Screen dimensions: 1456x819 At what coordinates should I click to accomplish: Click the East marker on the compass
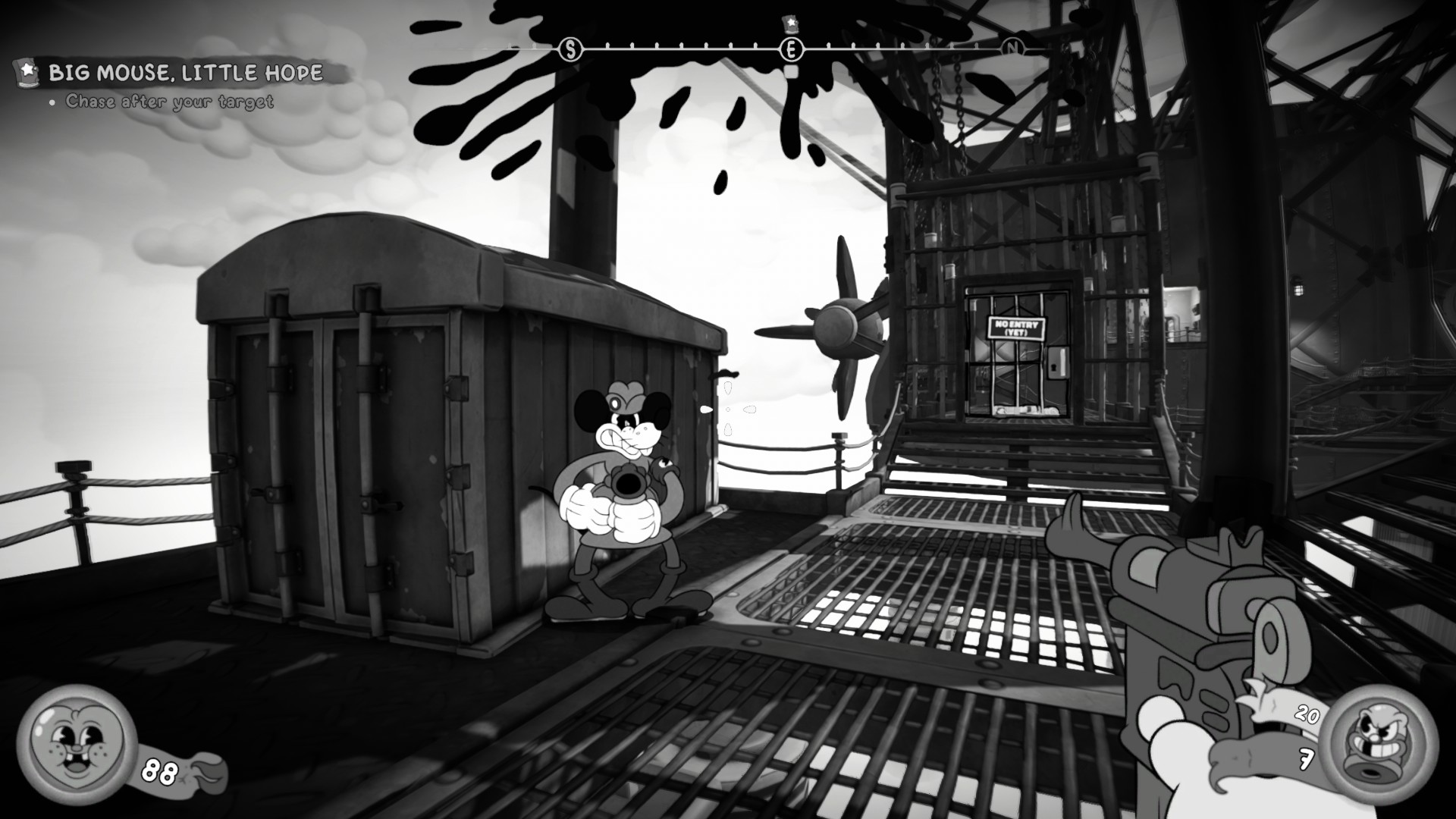click(791, 50)
